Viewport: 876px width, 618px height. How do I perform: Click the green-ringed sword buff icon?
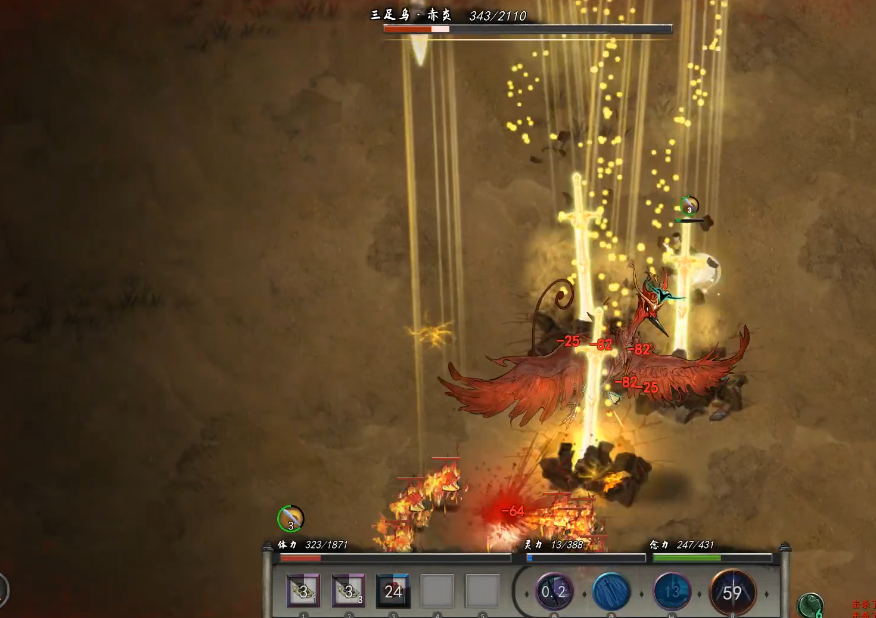290,519
